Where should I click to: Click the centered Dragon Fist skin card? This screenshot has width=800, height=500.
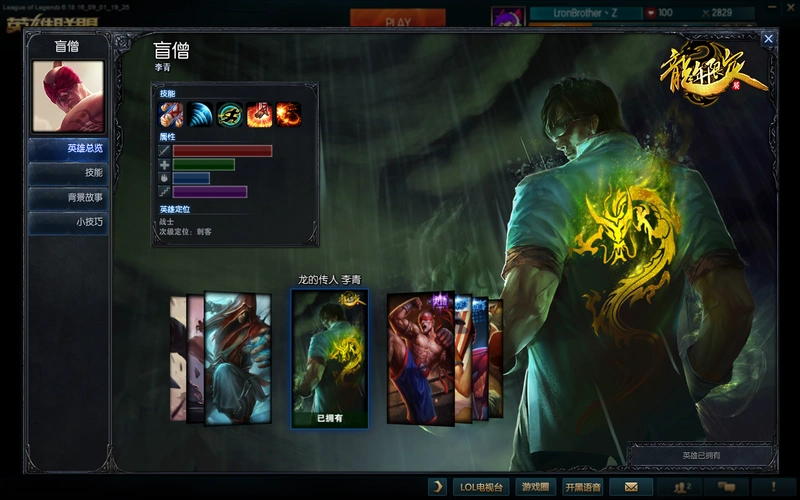pos(330,357)
